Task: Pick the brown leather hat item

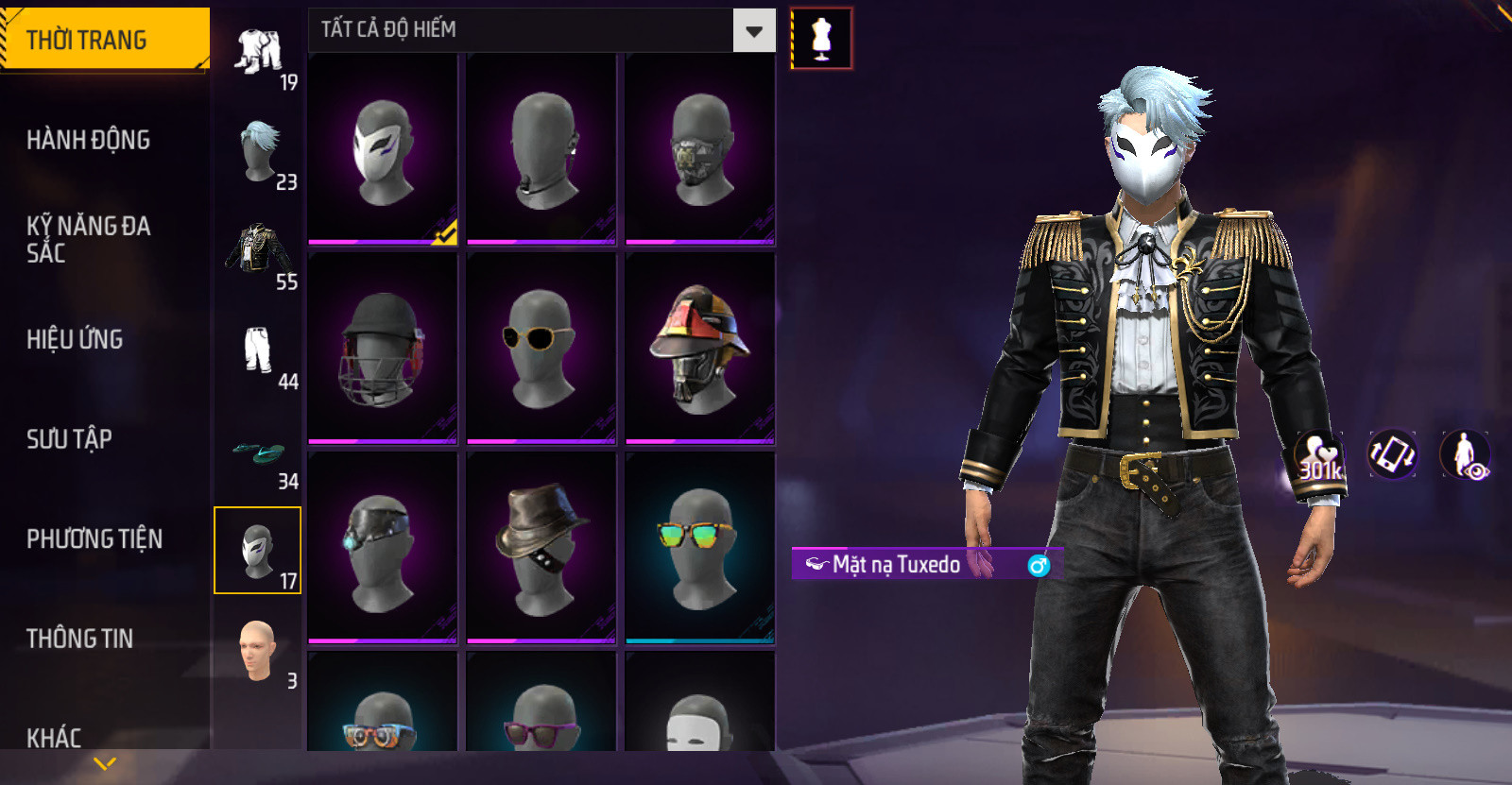Action: (x=541, y=548)
